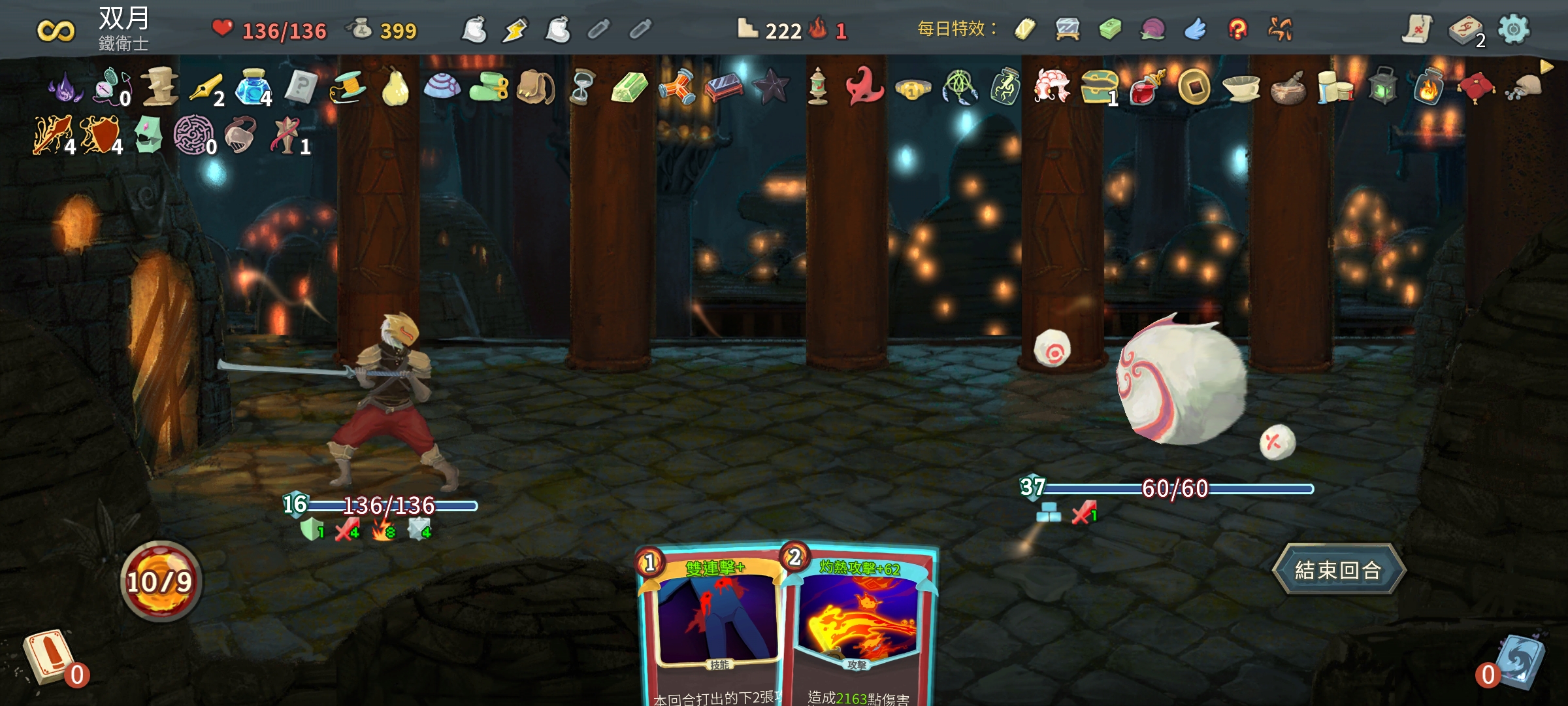This screenshot has height=706, width=1568.
Task: Inspect the bottled flame relic
Action: [x=1428, y=88]
